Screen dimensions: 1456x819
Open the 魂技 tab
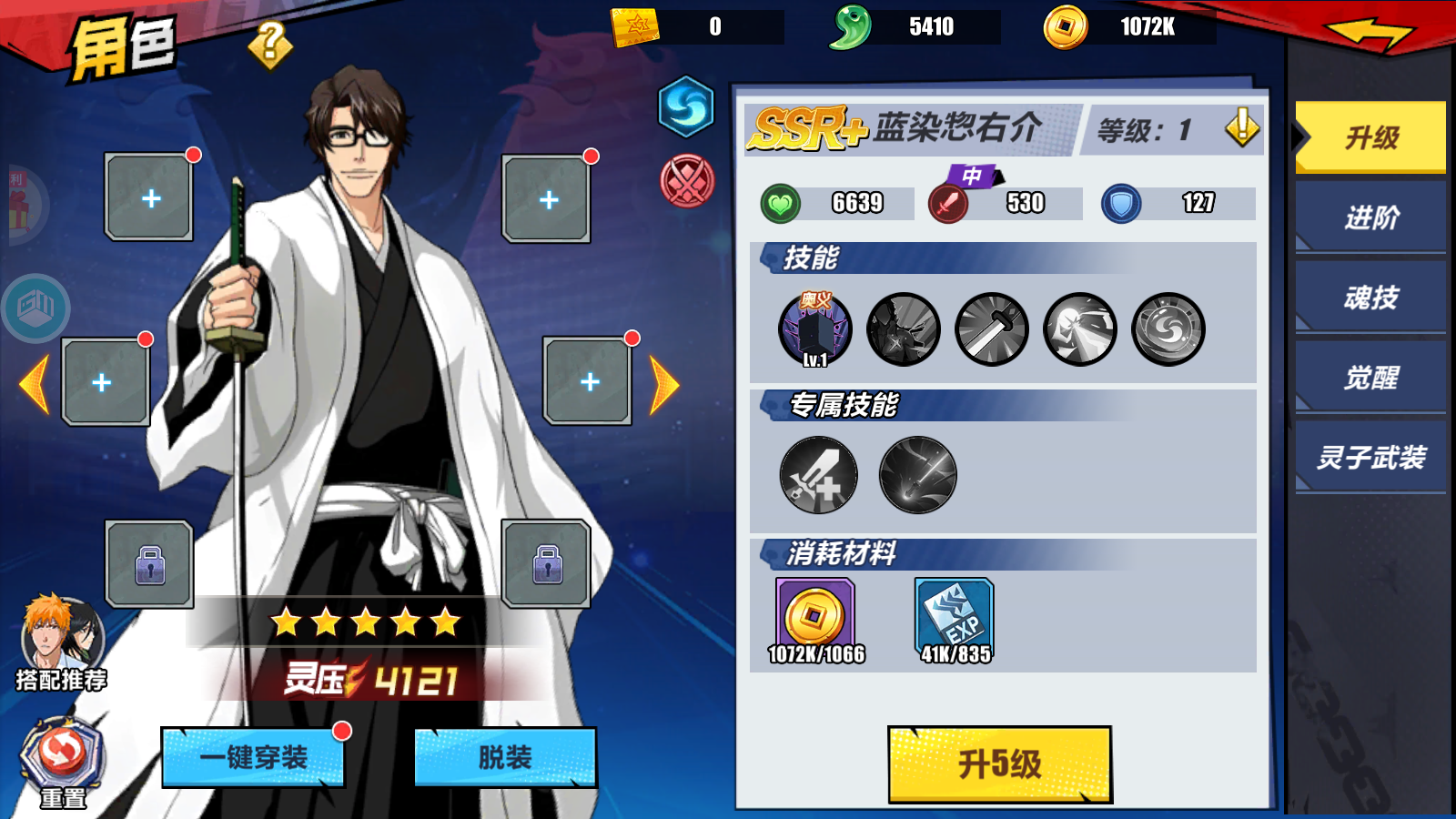1370,298
